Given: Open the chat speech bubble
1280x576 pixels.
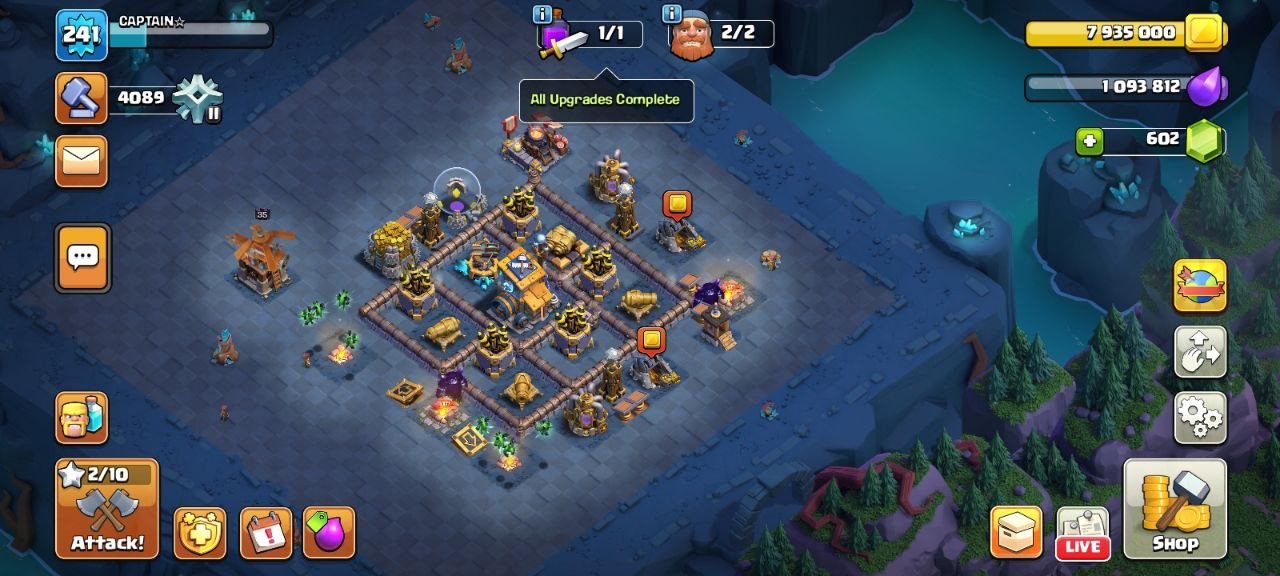Looking at the screenshot, I should pyautogui.click(x=82, y=258).
